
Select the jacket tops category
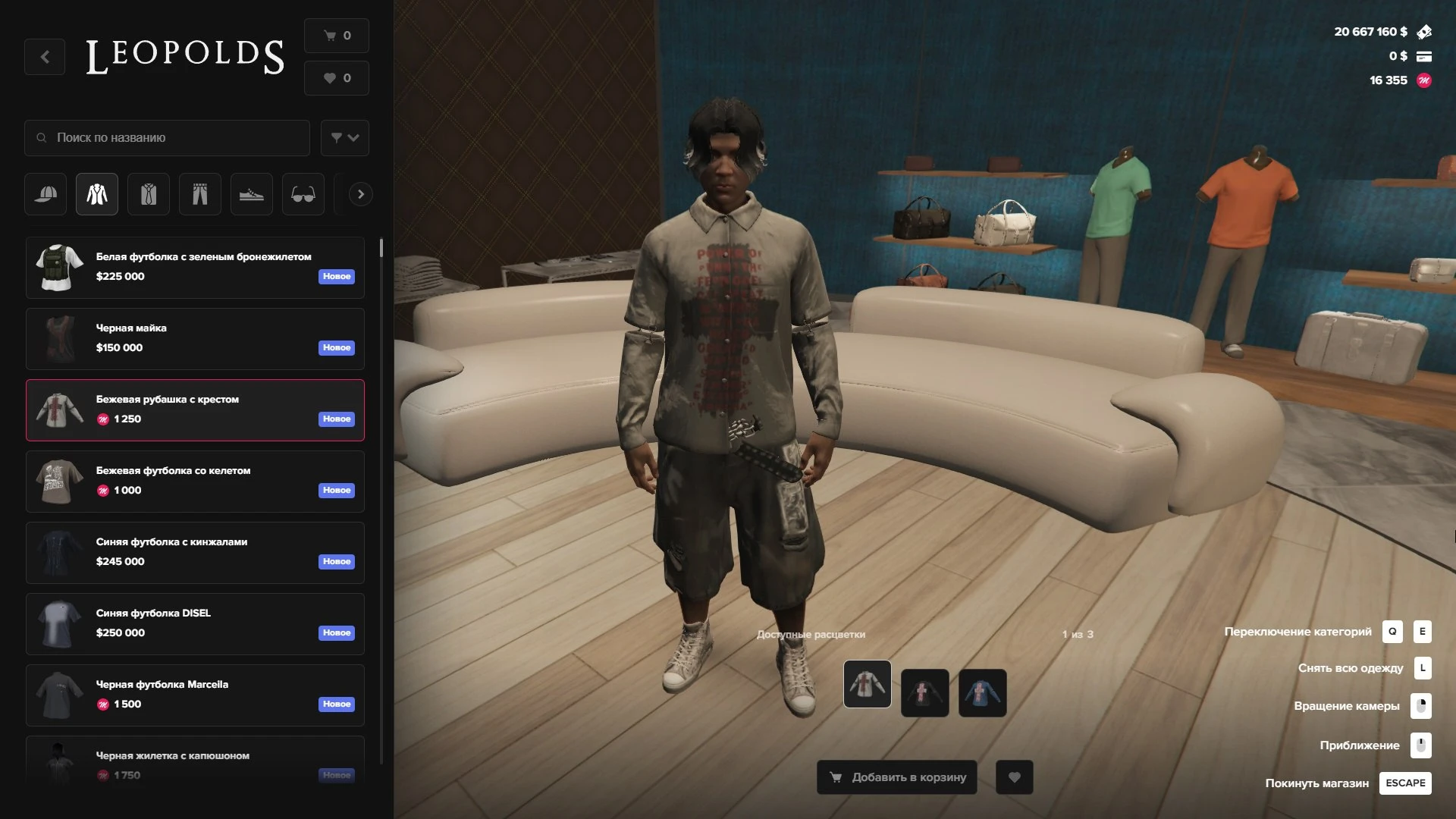[97, 194]
